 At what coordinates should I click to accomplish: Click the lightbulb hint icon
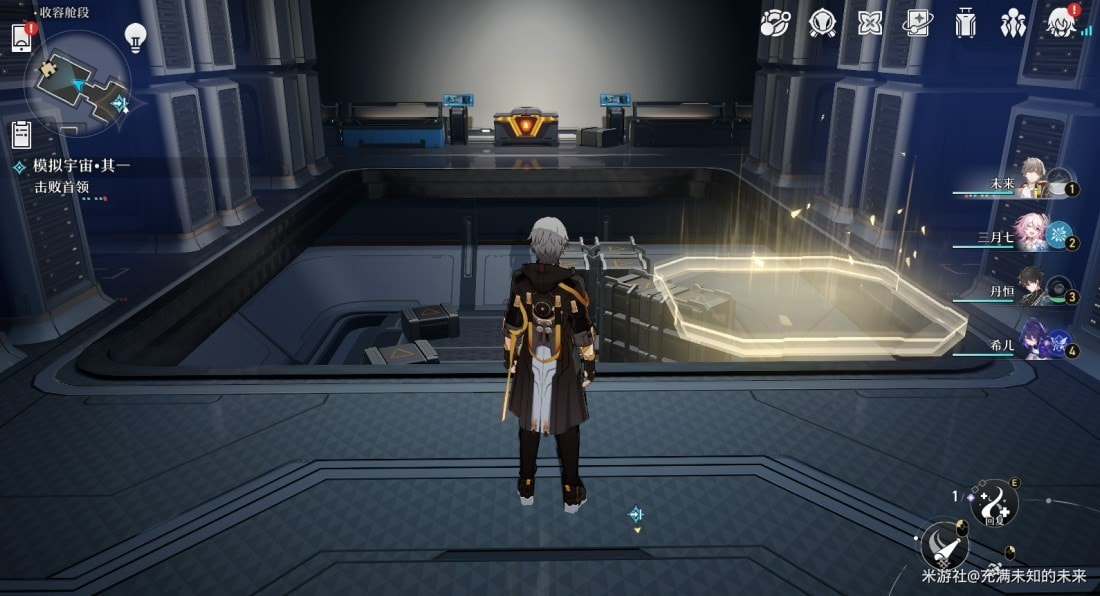pyautogui.click(x=135, y=38)
